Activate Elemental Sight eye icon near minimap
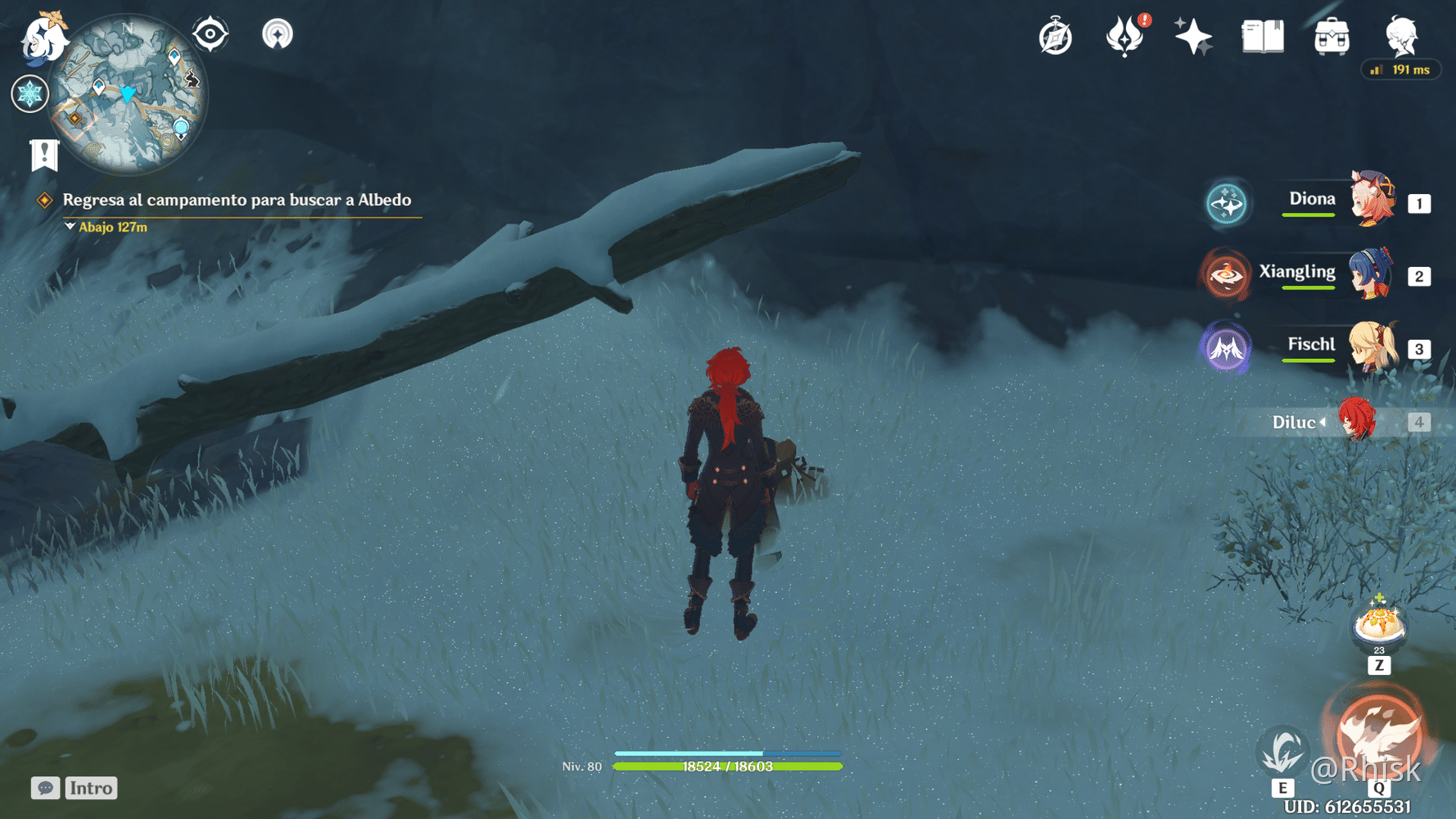This screenshot has height=819, width=1456. [210, 34]
